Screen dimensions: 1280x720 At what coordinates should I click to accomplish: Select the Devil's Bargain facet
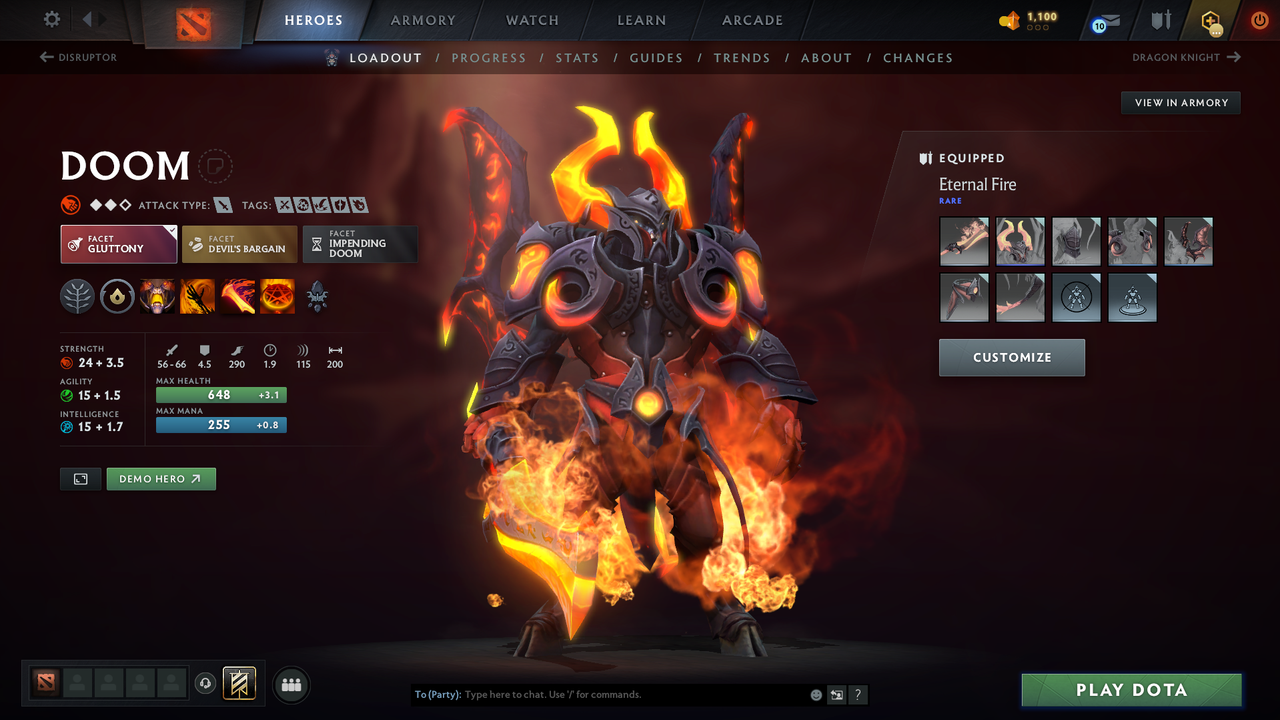click(239, 243)
